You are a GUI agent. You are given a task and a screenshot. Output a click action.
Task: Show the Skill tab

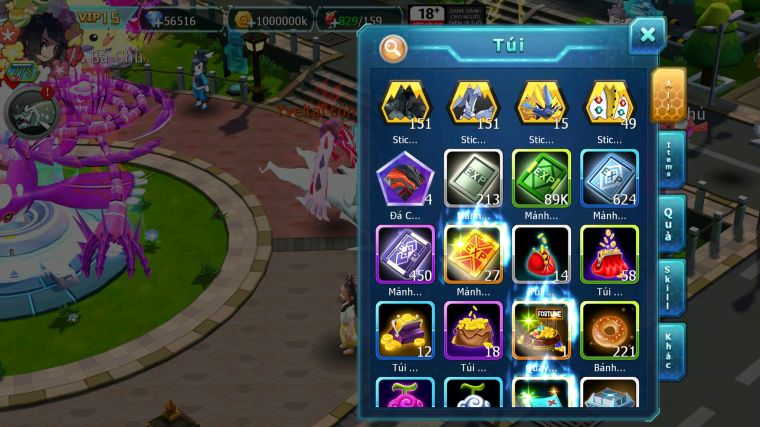670,287
